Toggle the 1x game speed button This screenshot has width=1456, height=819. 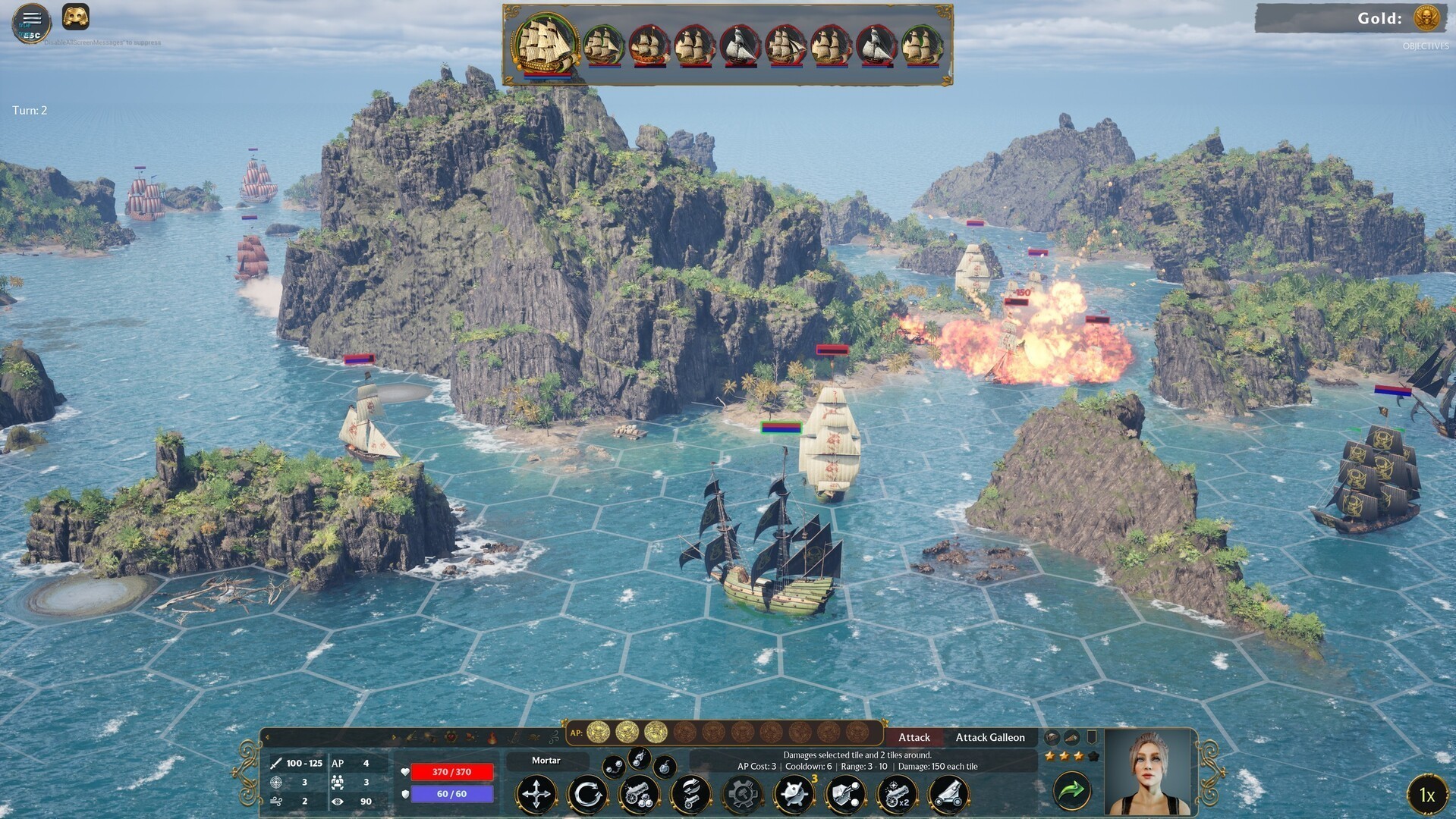pos(1426,795)
